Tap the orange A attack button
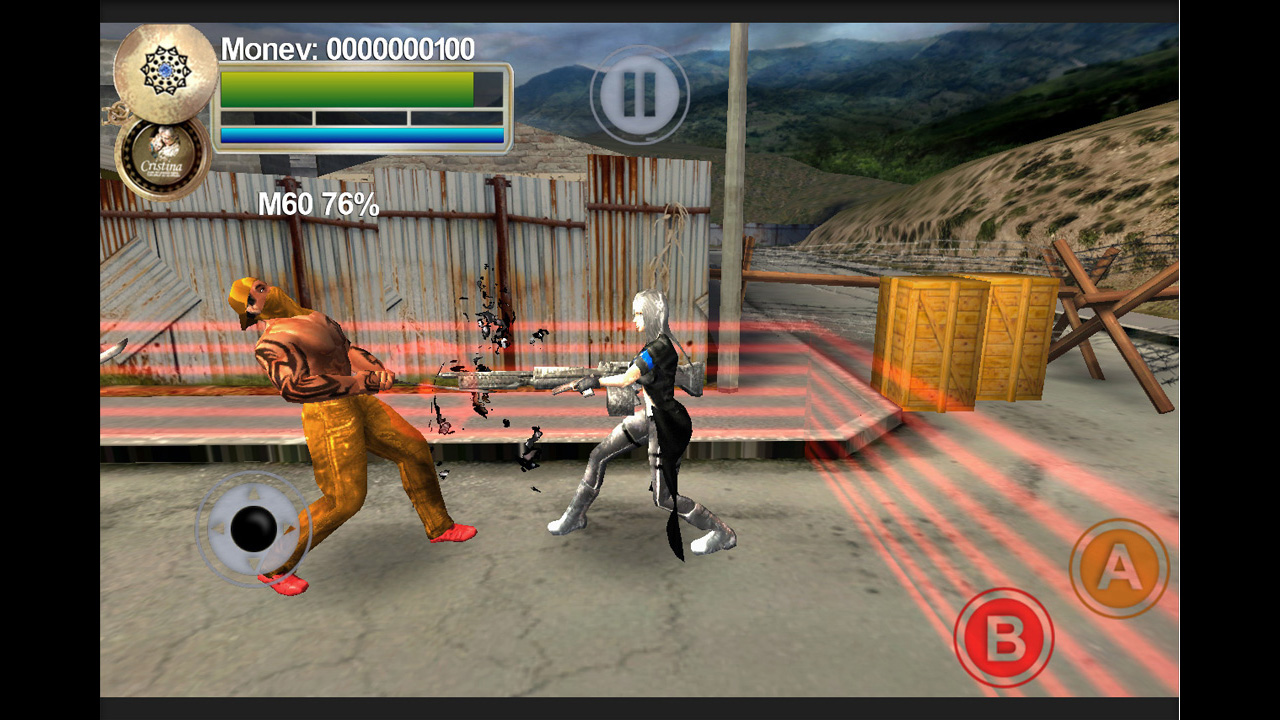The image size is (1280, 720). [x=1119, y=568]
